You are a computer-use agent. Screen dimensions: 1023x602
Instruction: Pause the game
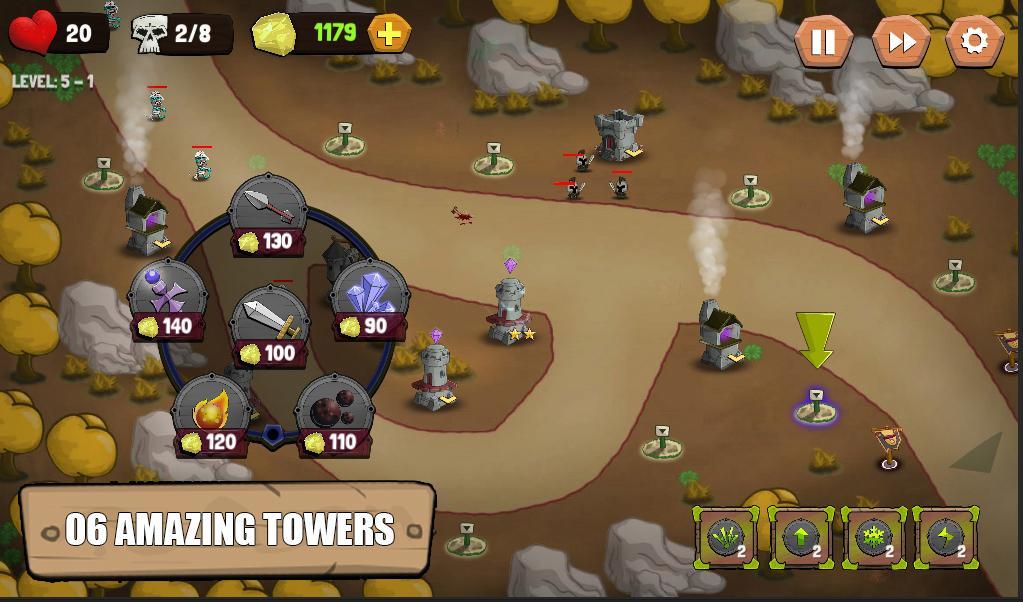[x=823, y=42]
